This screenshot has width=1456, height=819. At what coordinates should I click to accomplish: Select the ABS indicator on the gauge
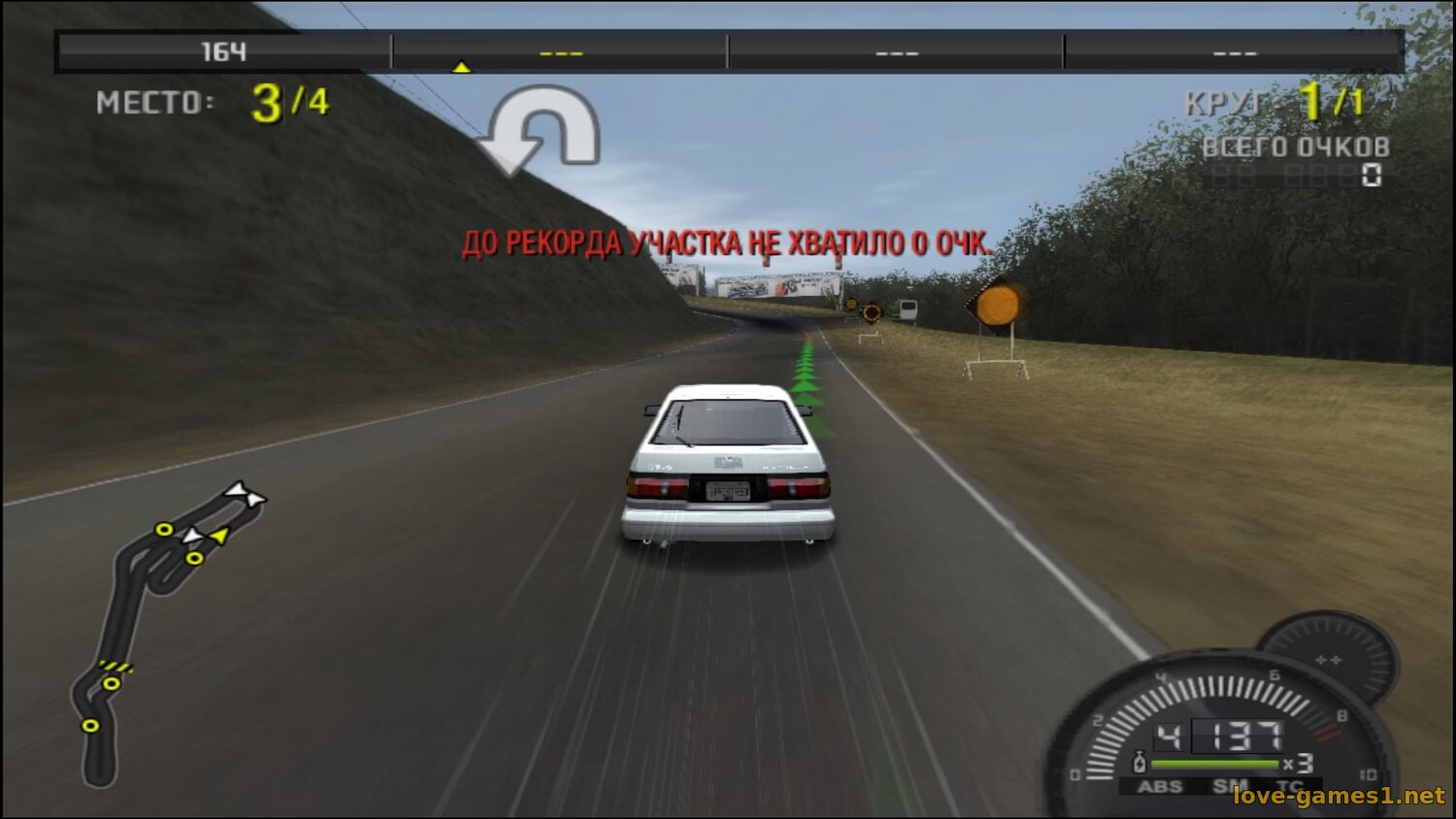point(1159,786)
